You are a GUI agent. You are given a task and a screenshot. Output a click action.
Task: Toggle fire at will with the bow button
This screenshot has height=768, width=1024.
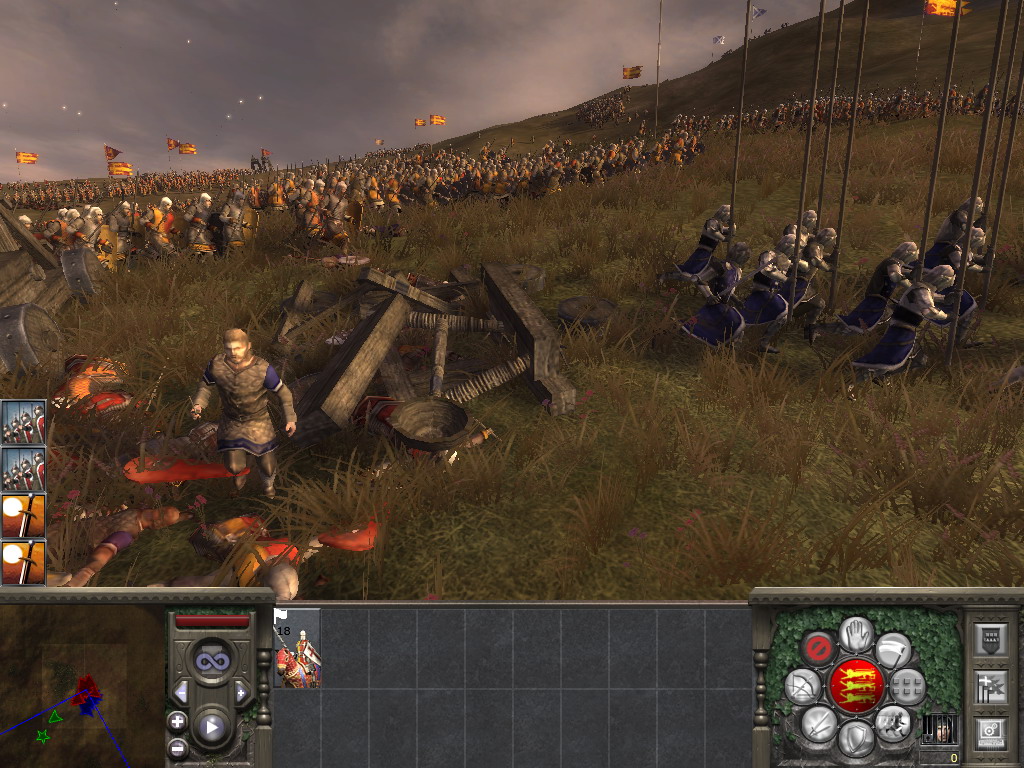(803, 687)
